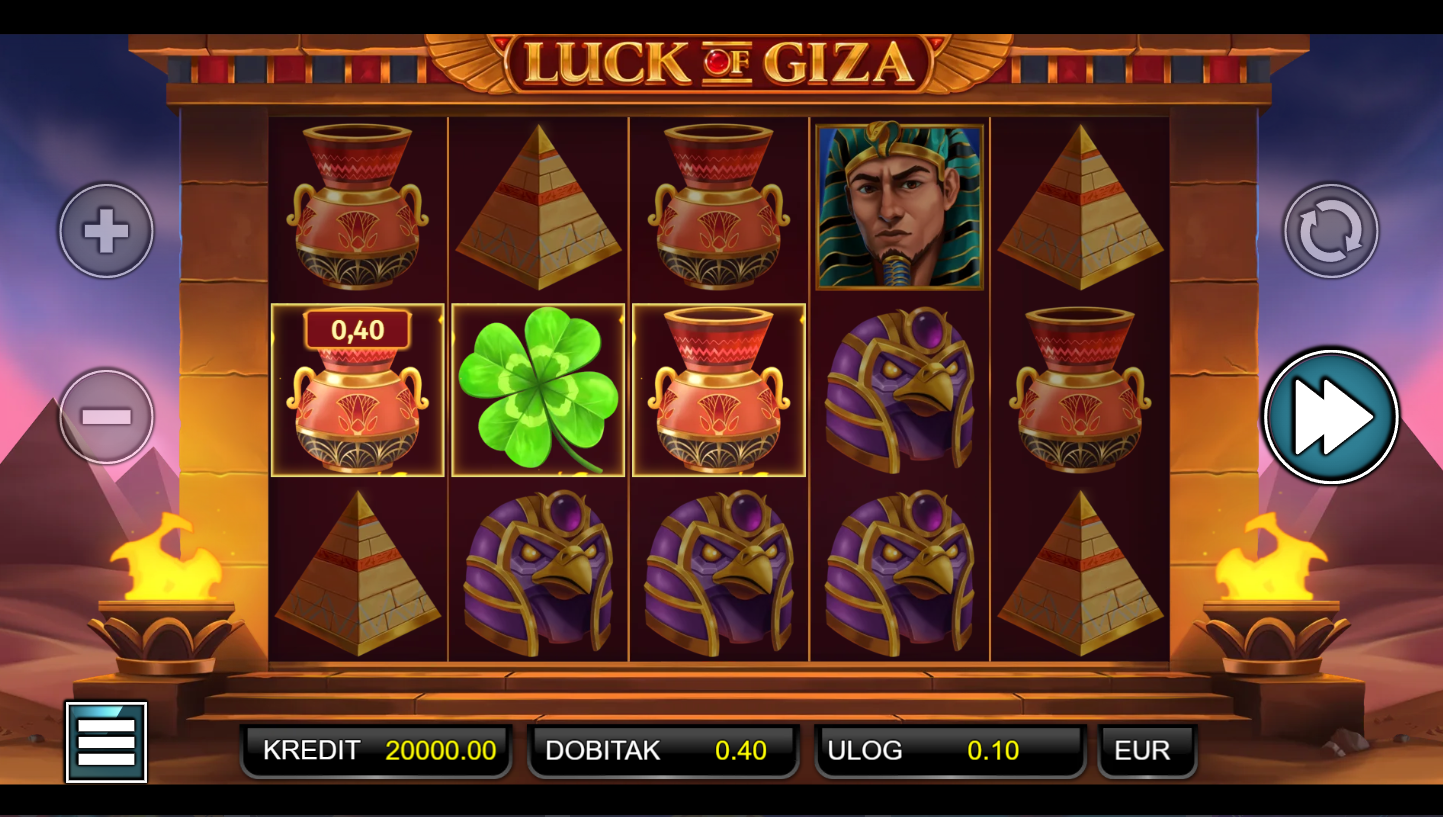
Task: Open the hamburger menu
Action: [x=106, y=742]
